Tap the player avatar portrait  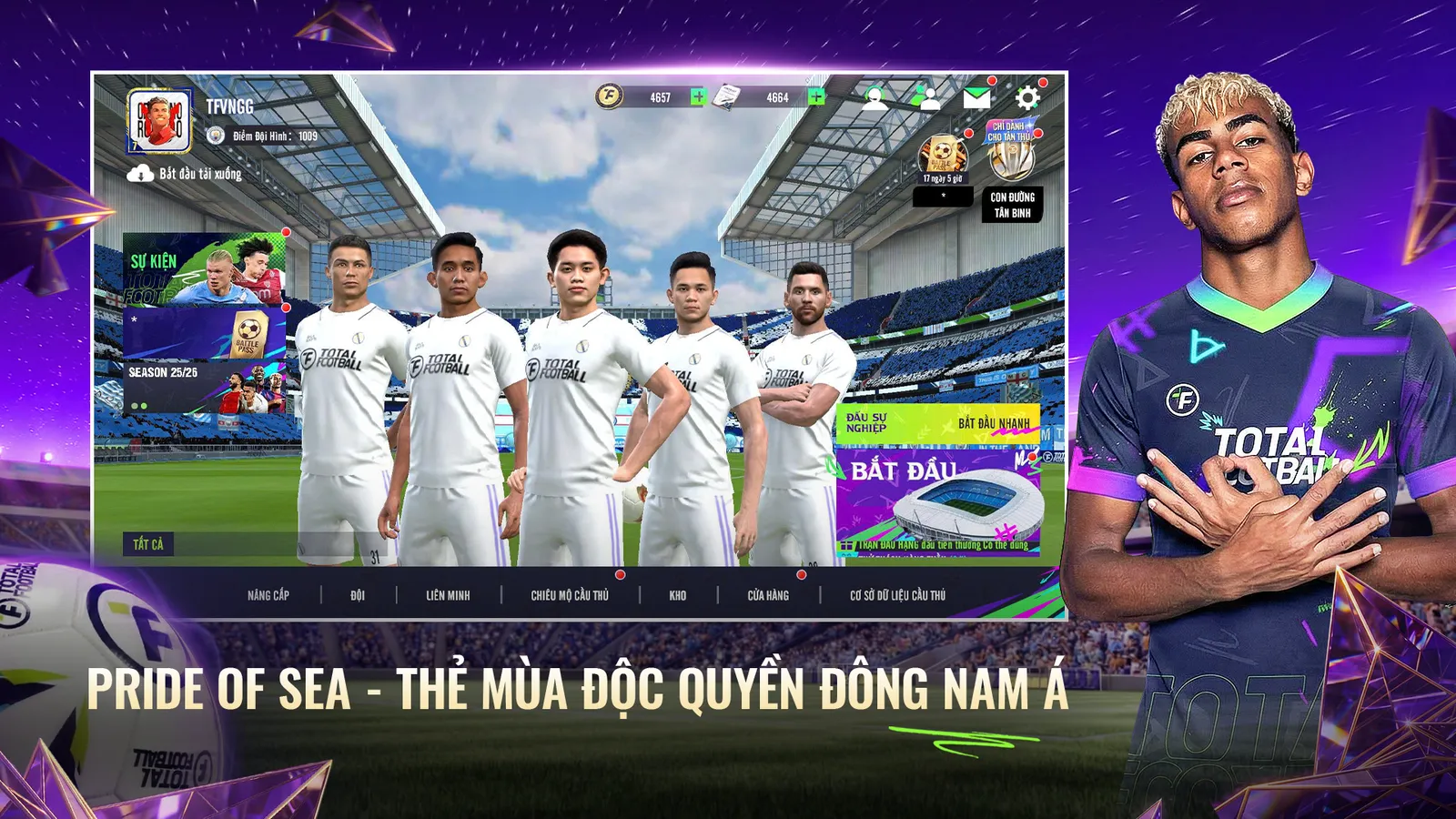click(160, 121)
